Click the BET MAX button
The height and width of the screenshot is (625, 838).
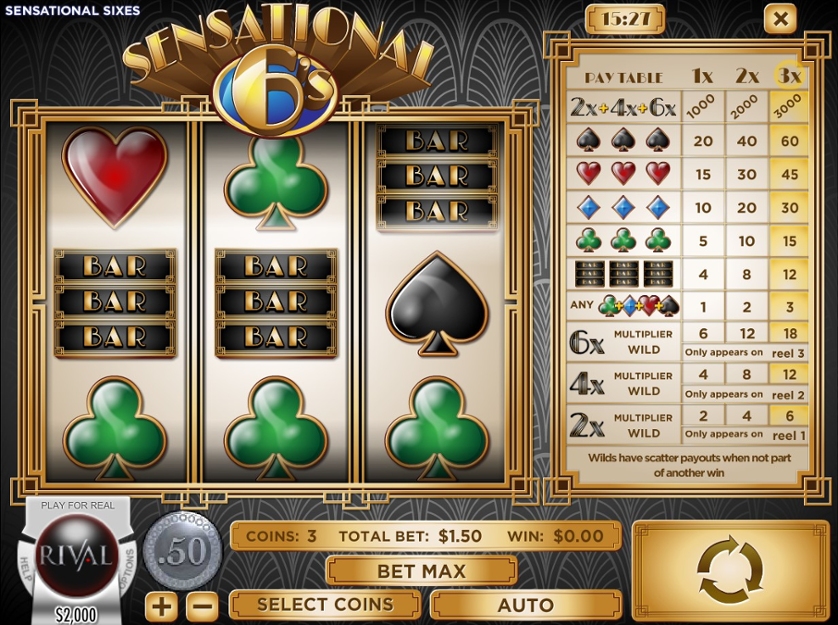coord(421,571)
